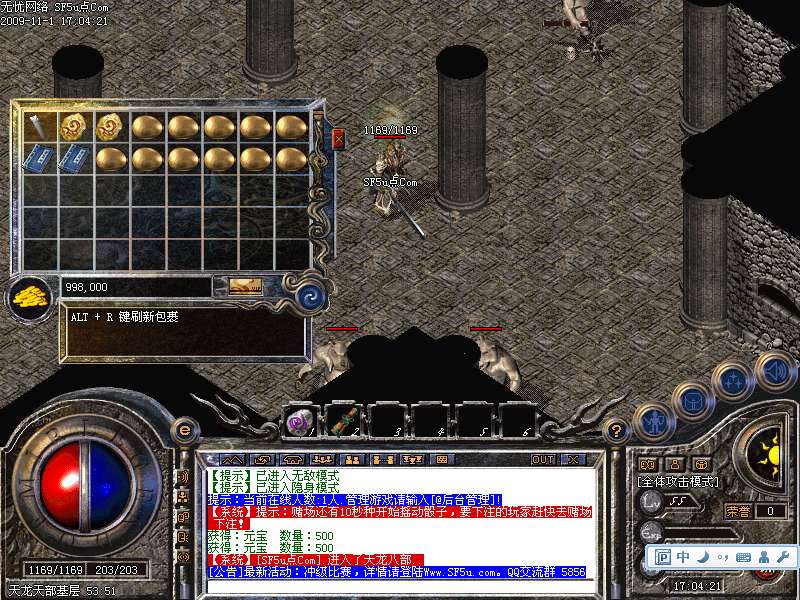Open the character equipment panel button
The height and width of the screenshot is (600, 800).
(655, 423)
